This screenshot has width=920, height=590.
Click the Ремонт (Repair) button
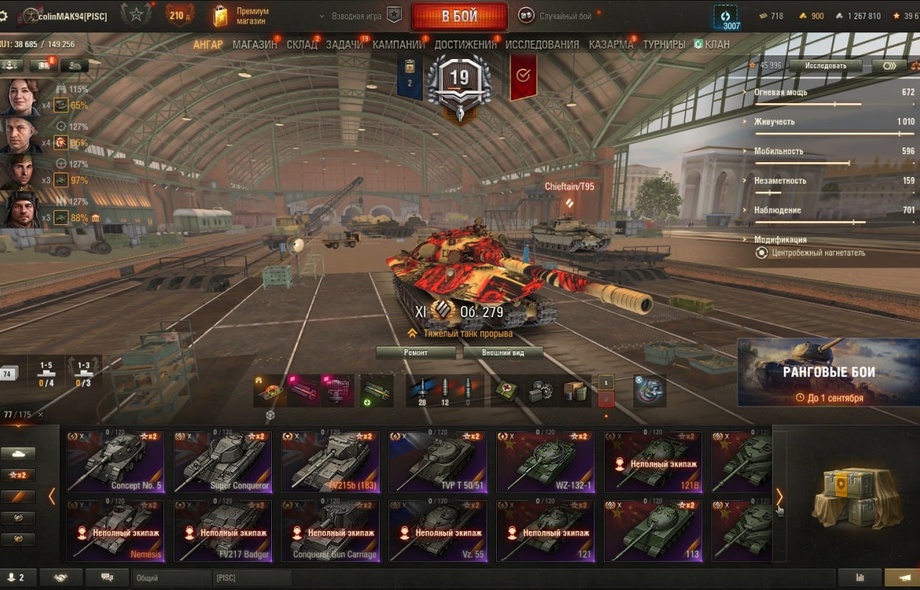[x=415, y=353]
